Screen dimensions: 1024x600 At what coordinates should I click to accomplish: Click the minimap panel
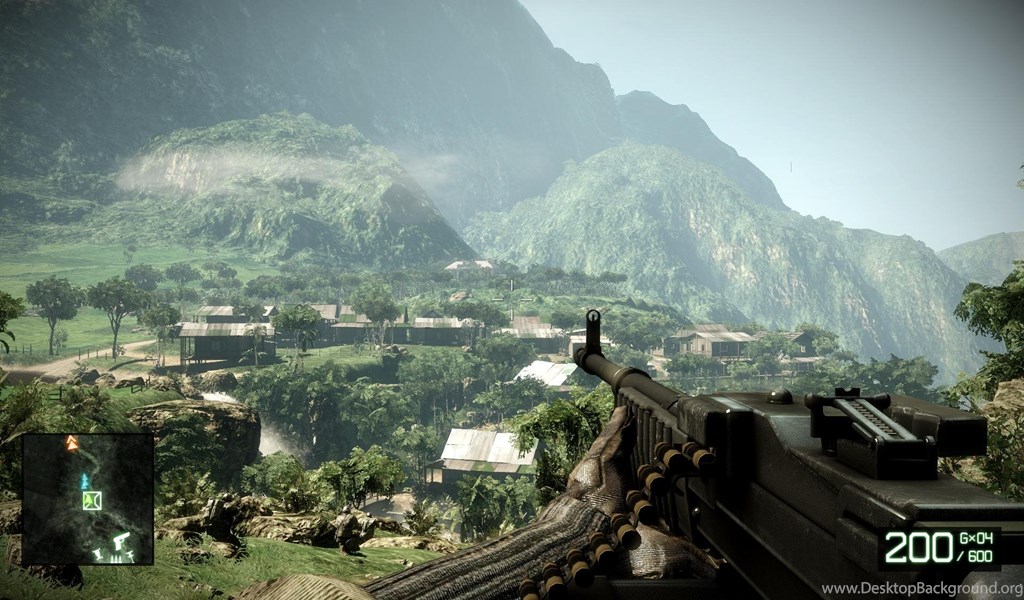pos(87,499)
